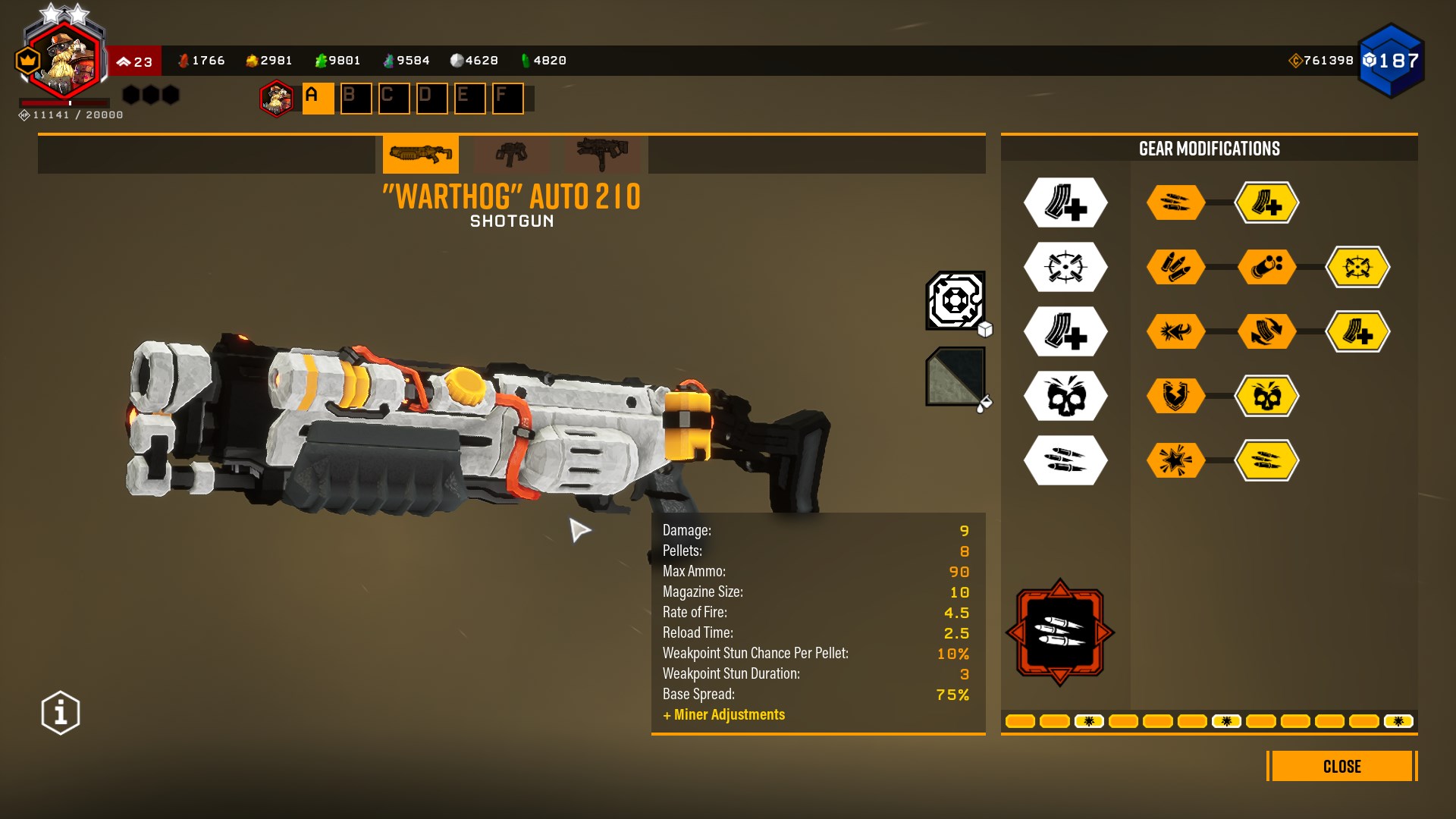The width and height of the screenshot is (1456, 819).
Task: Select the white skull tier-four modification
Action: tap(1065, 396)
